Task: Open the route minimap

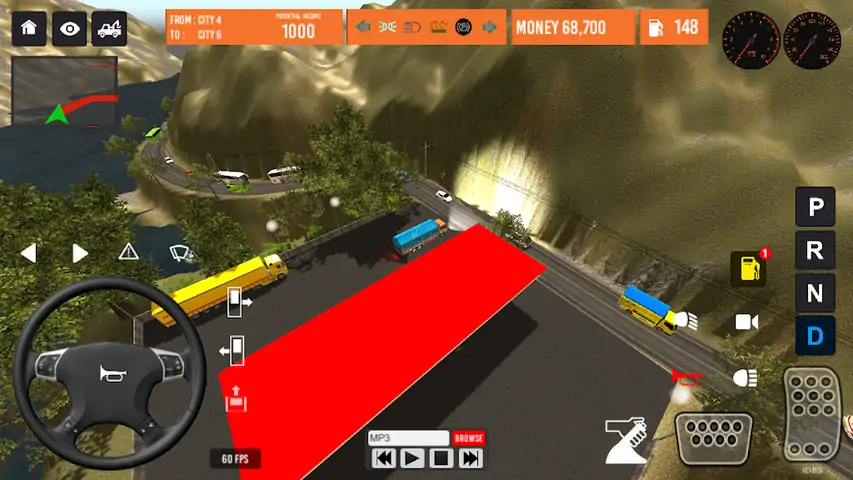Action: (65, 92)
